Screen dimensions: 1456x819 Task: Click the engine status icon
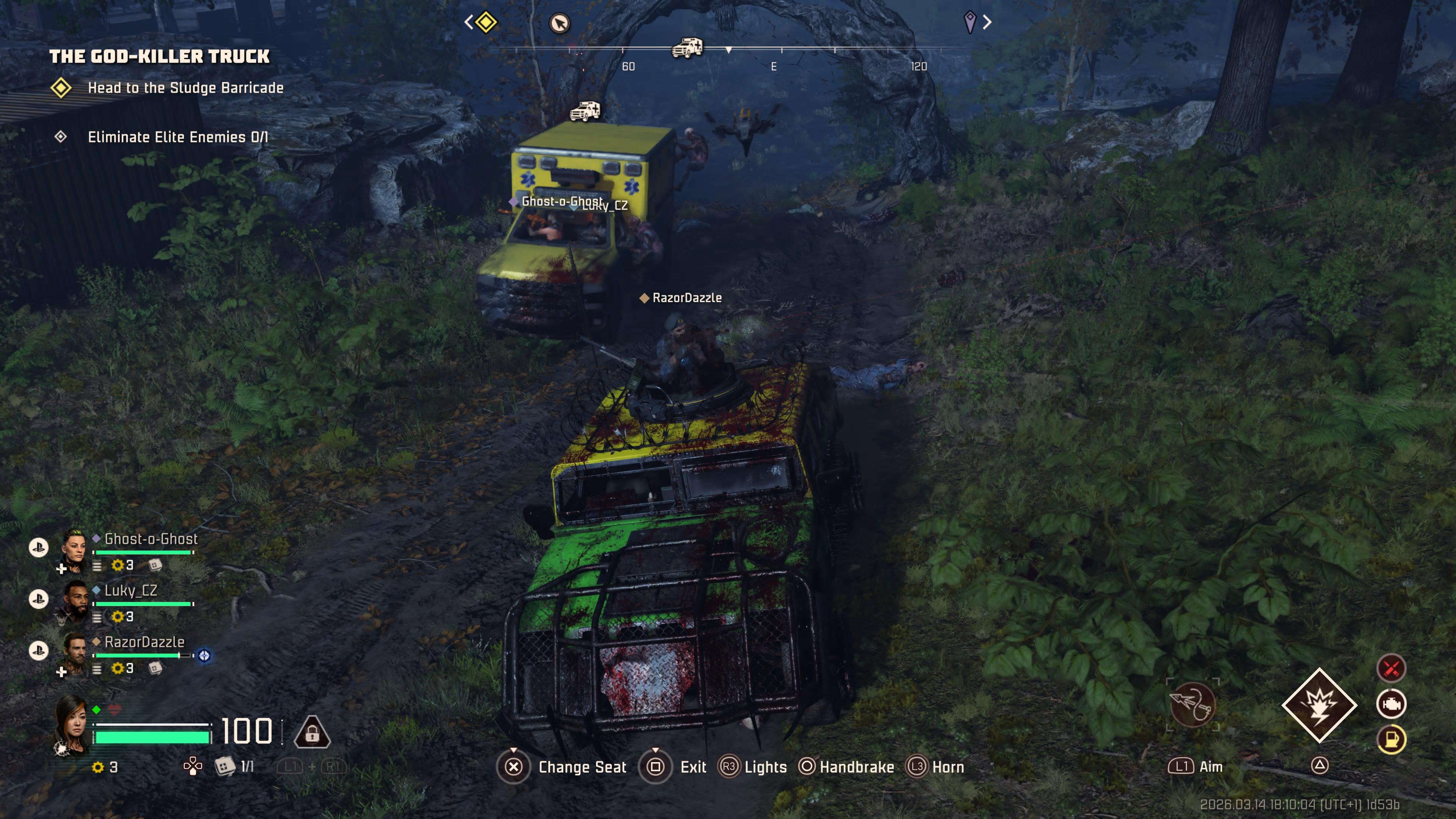pyautogui.click(x=1391, y=704)
